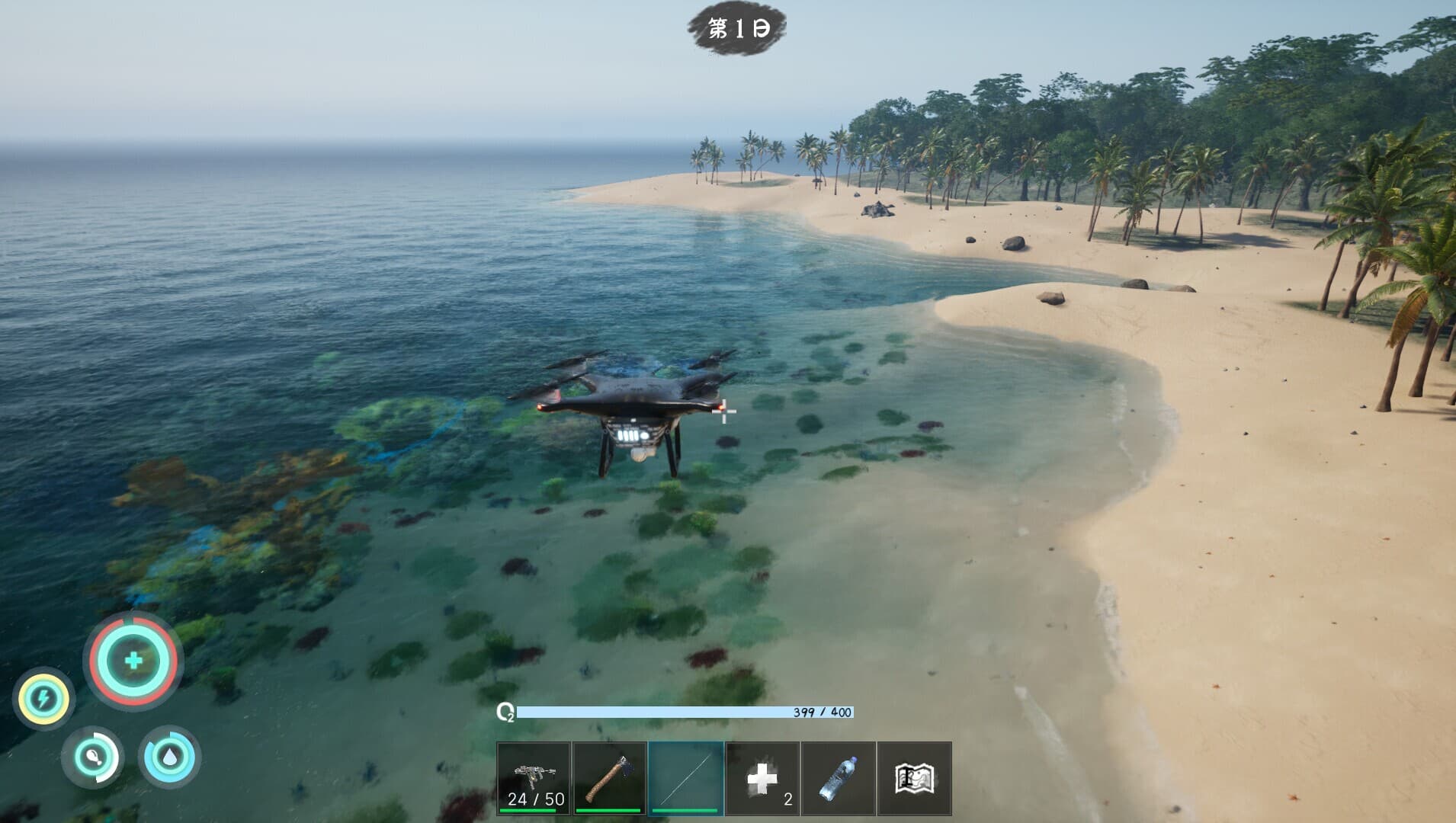Choose the highlighted thin spear slot
Screen dimensions: 1456x823
685,778
